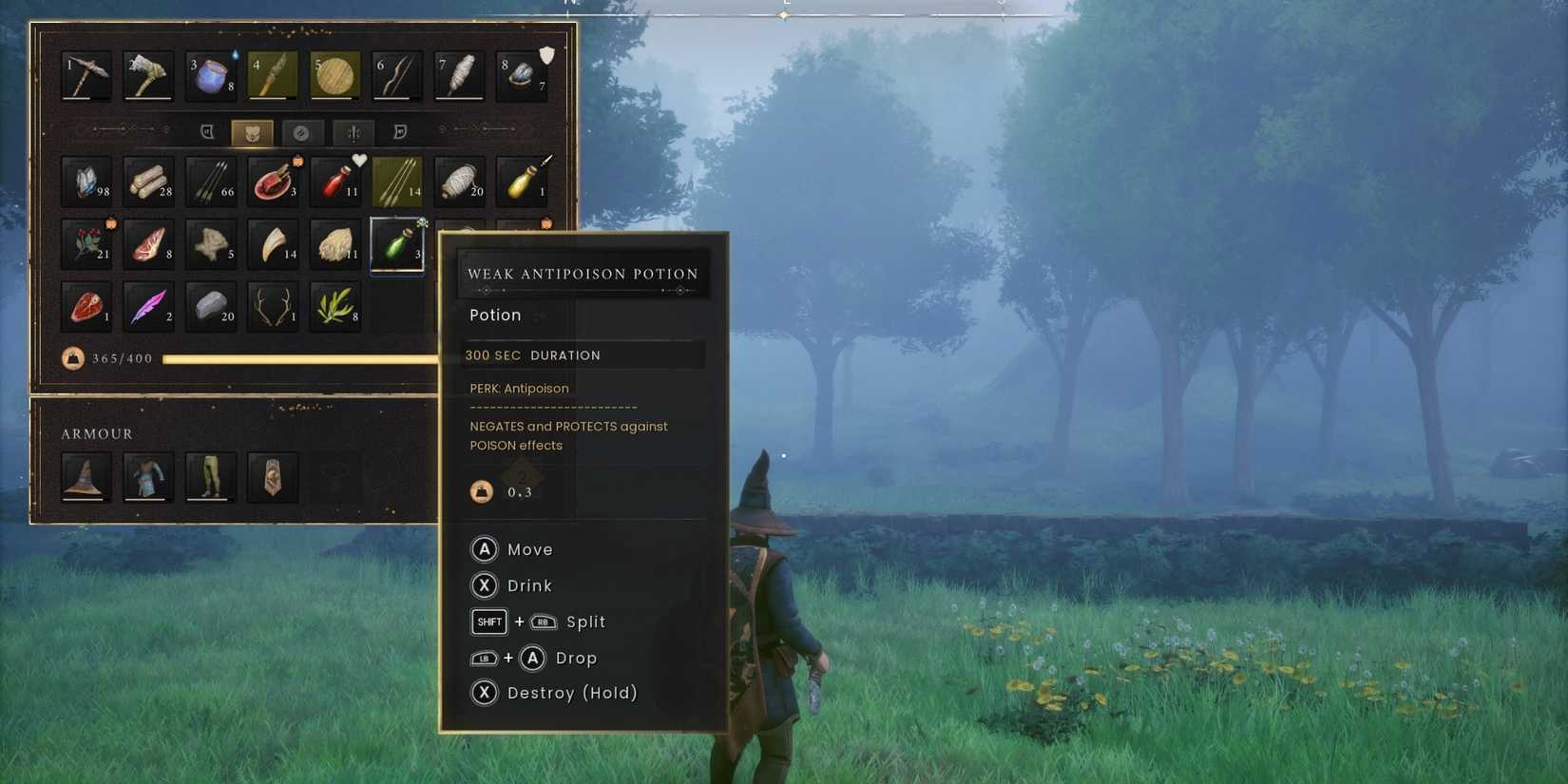1568x784 pixels.
Task: Open the consumables category filter tab
Action: pos(208,132)
